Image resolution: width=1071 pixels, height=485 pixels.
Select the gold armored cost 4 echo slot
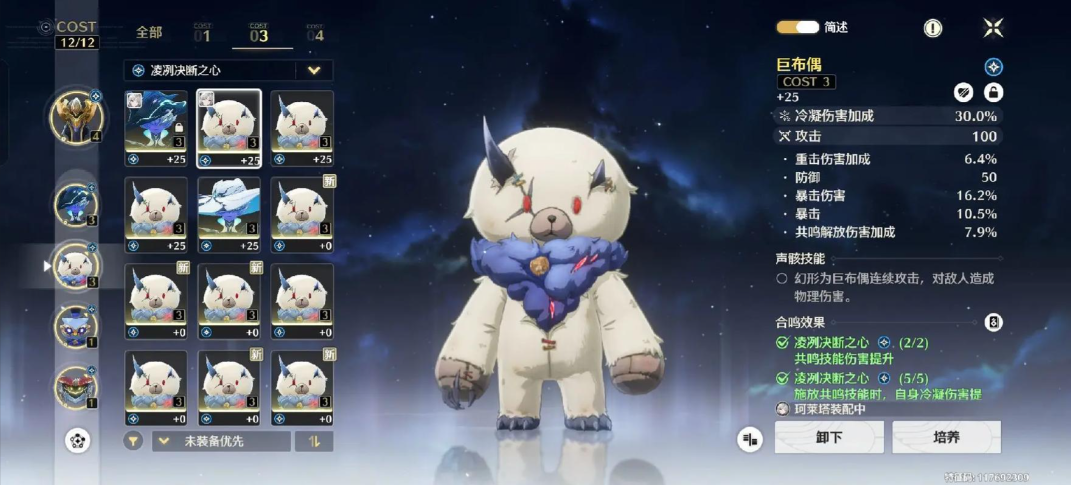tap(76, 115)
